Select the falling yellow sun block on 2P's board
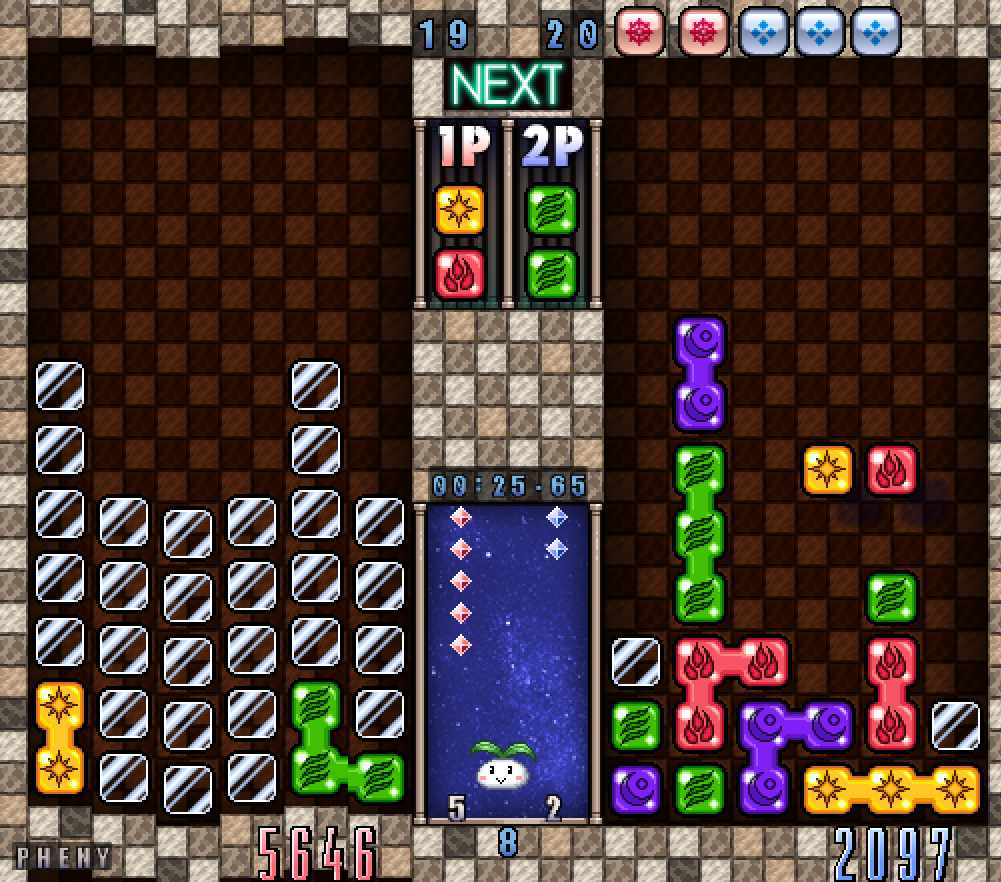This screenshot has height=882, width=1001. [x=828, y=469]
